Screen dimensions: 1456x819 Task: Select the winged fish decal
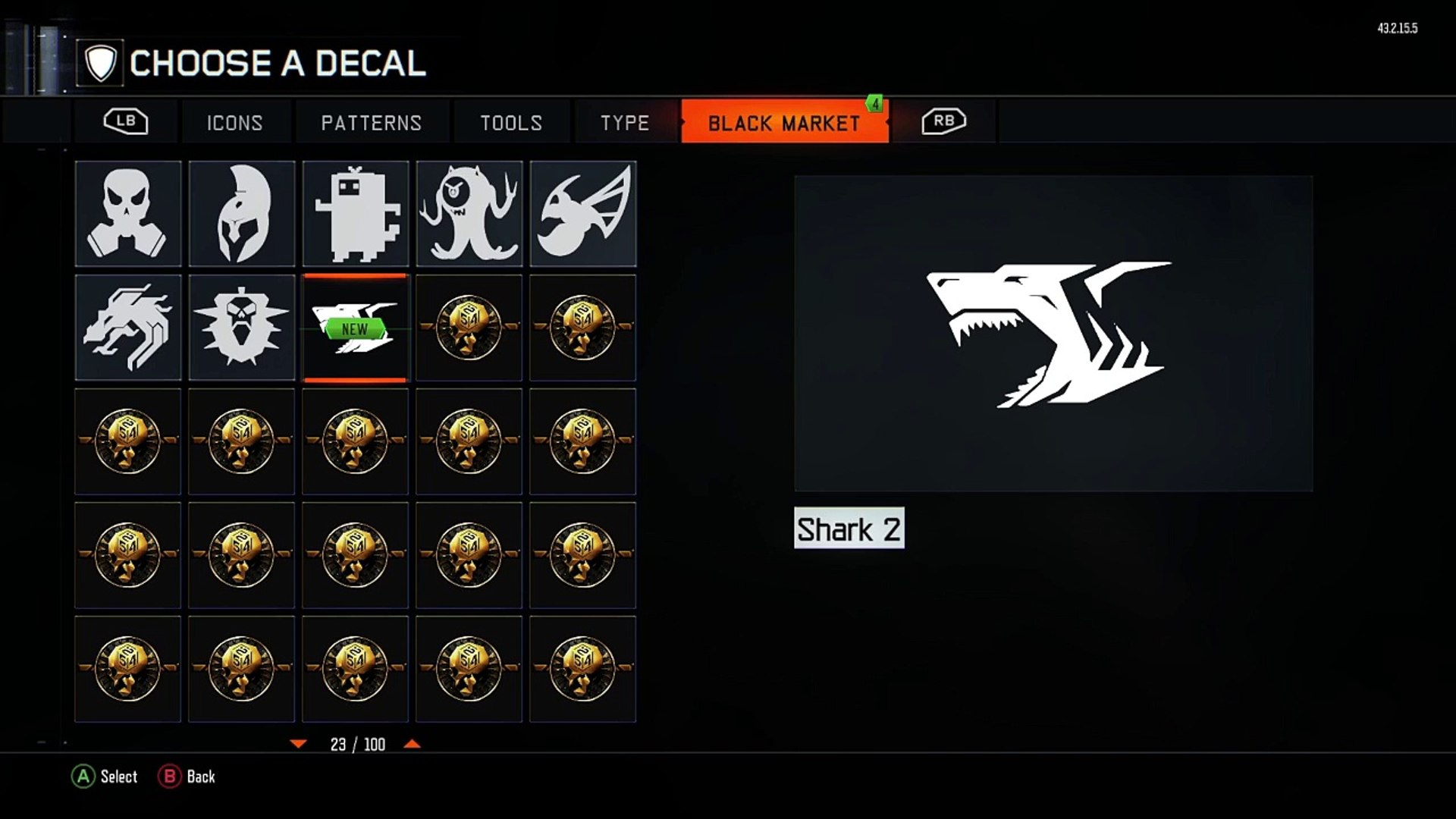pos(583,214)
